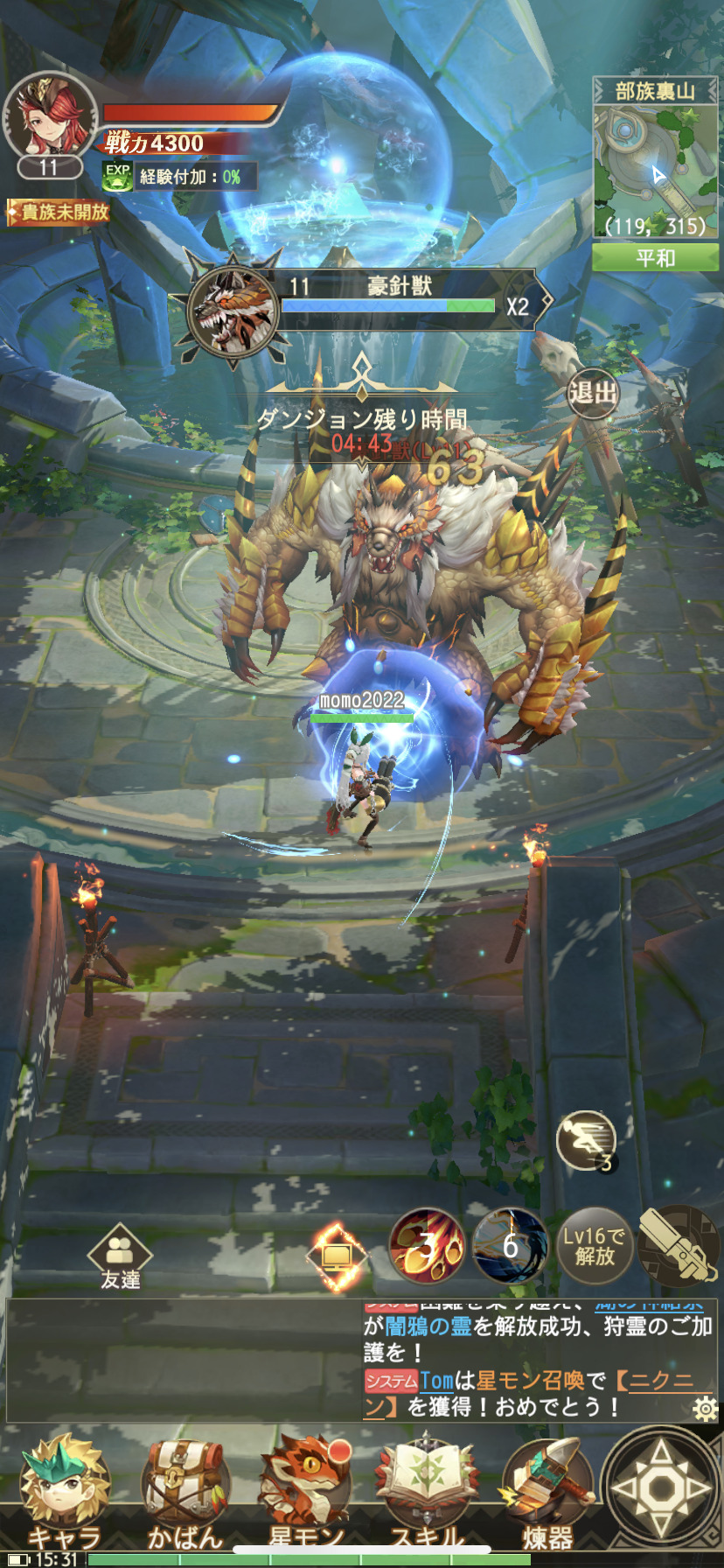Open chat settings gear

[705, 1410]
